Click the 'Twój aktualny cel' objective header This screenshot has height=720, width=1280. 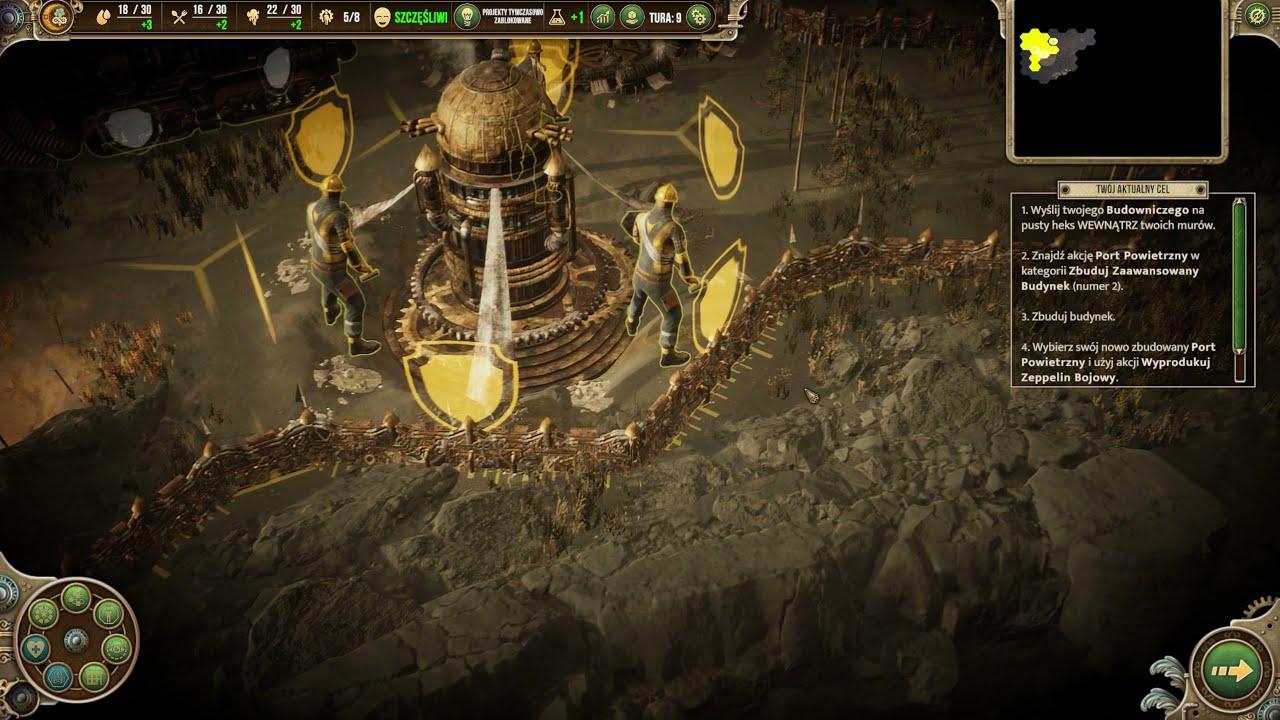point(1132,190)
